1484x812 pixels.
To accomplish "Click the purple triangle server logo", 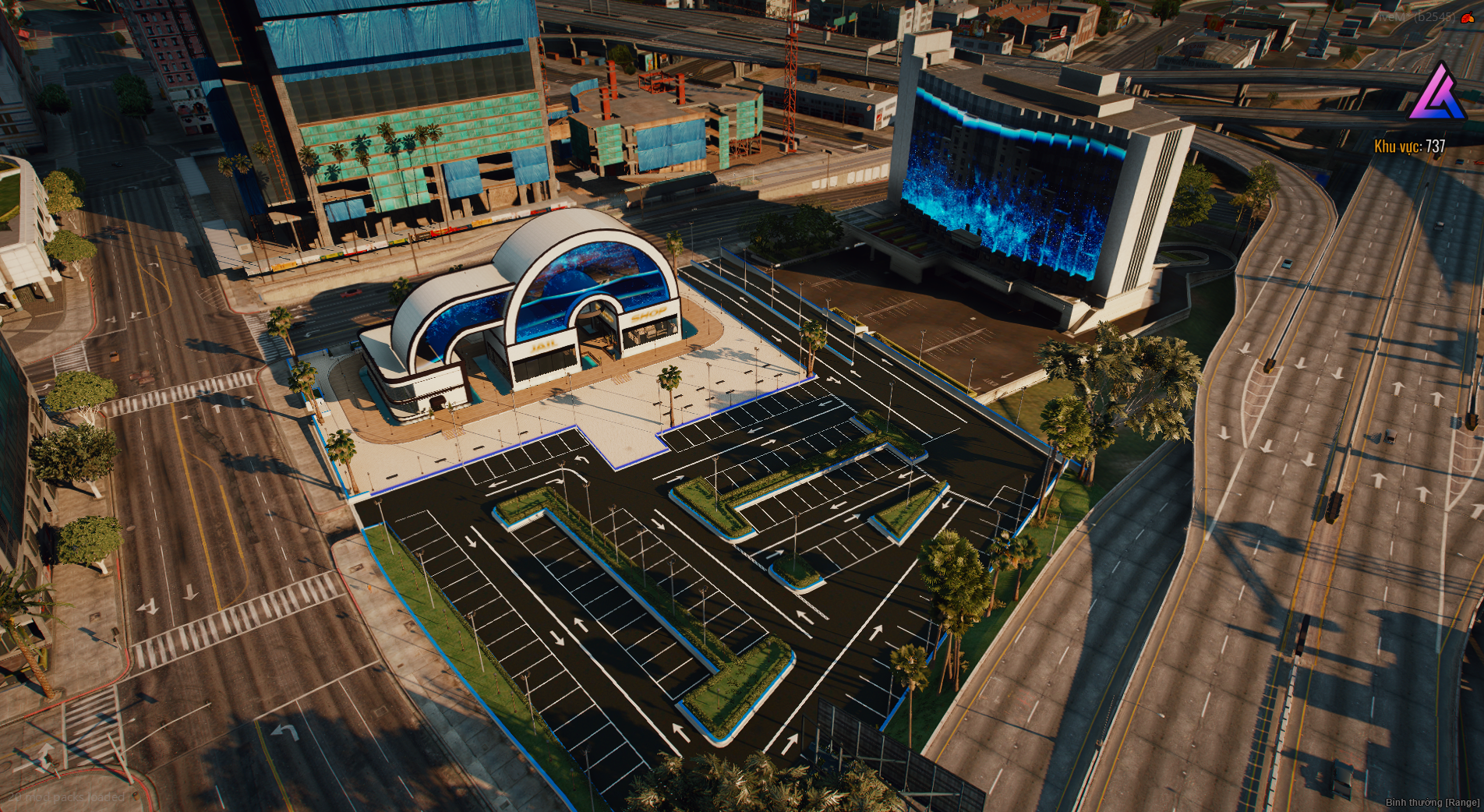I will coord(1437,93).
